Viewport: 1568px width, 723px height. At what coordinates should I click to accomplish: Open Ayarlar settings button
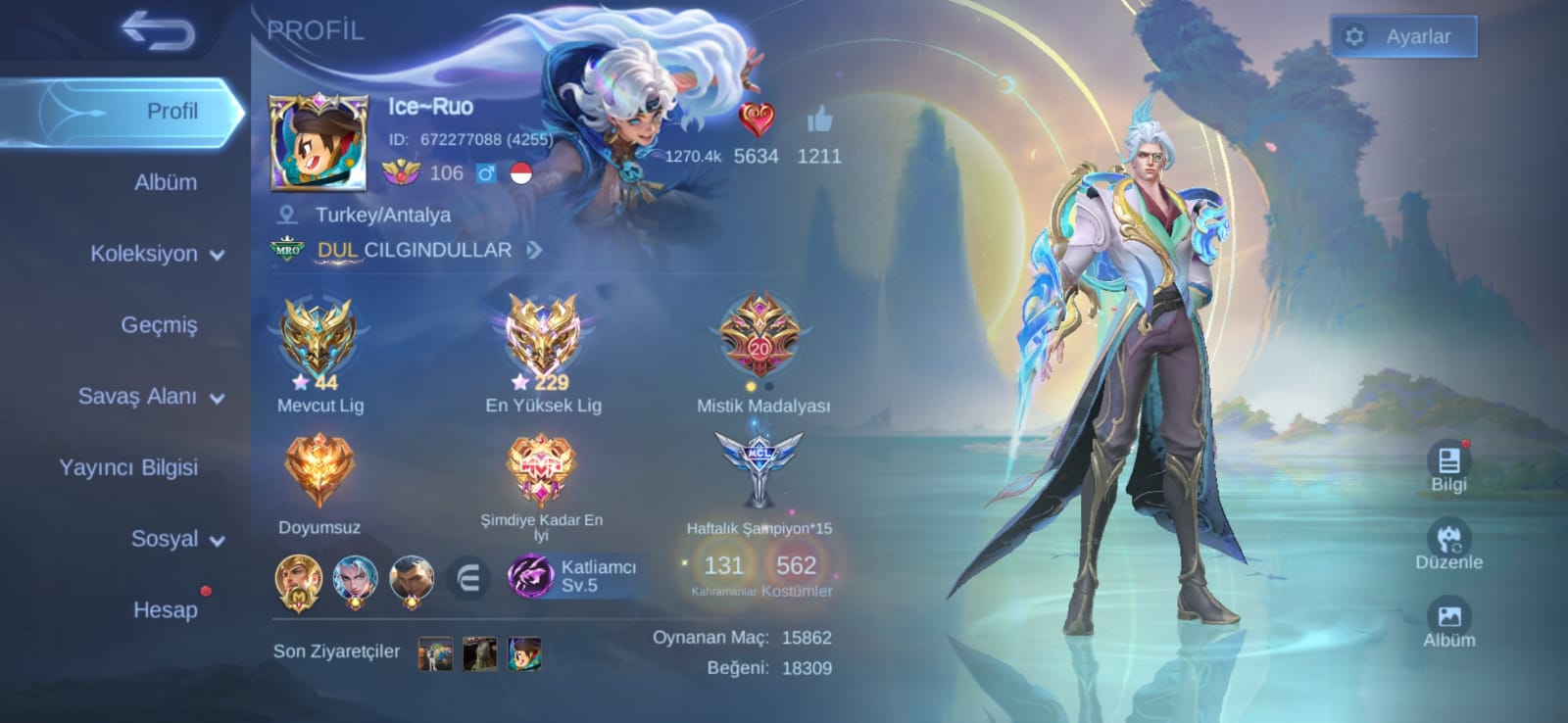tap(1403, 37)
